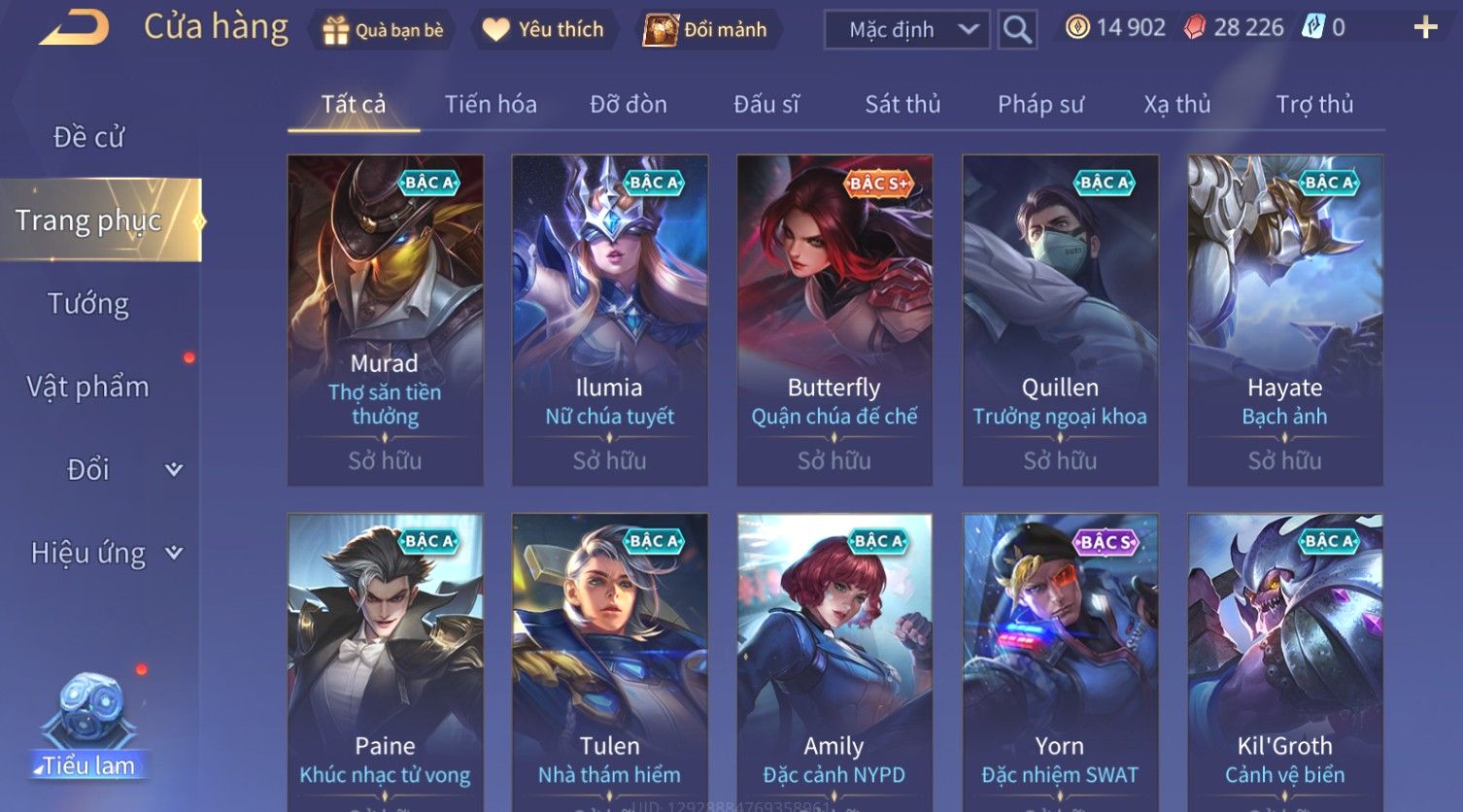This screenshot has height=812, width=1463.
Task: Open the Trợ thủ tab
Action: tap(1313, 104)
